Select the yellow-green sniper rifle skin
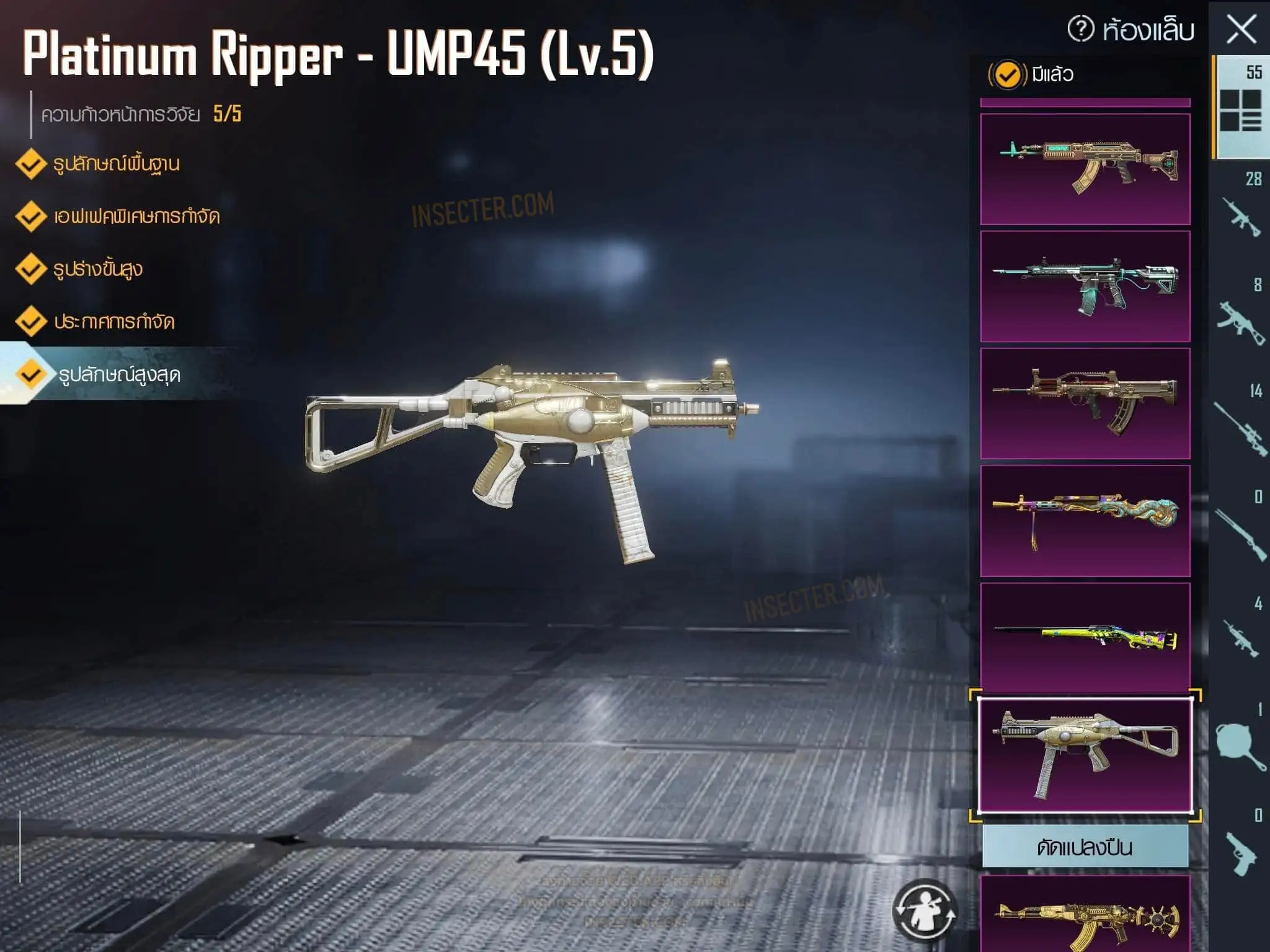Viewport: 1270px width, 952px height. coord(1085,637)
